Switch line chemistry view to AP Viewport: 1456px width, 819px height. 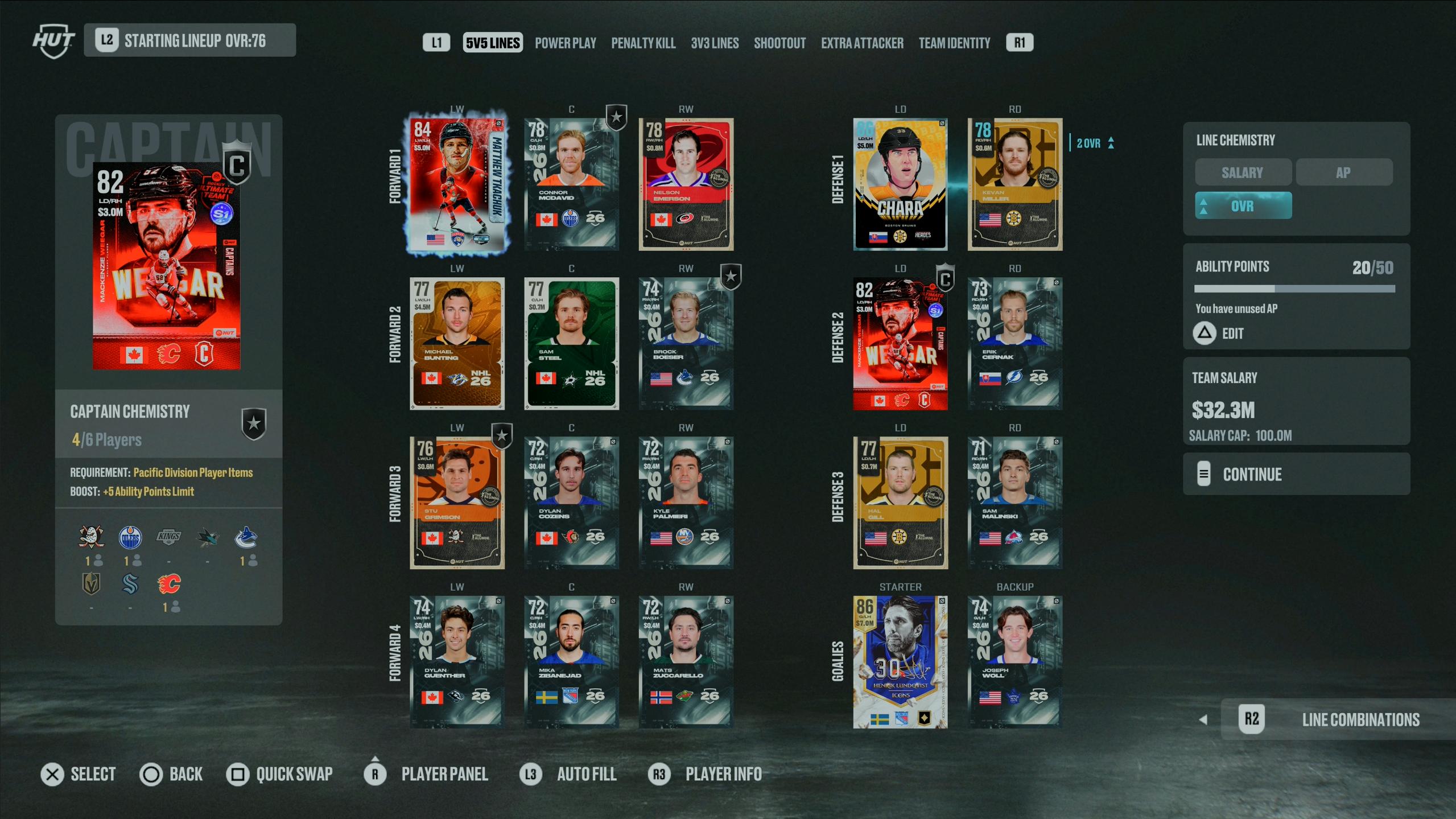(x=1343, y=172)
